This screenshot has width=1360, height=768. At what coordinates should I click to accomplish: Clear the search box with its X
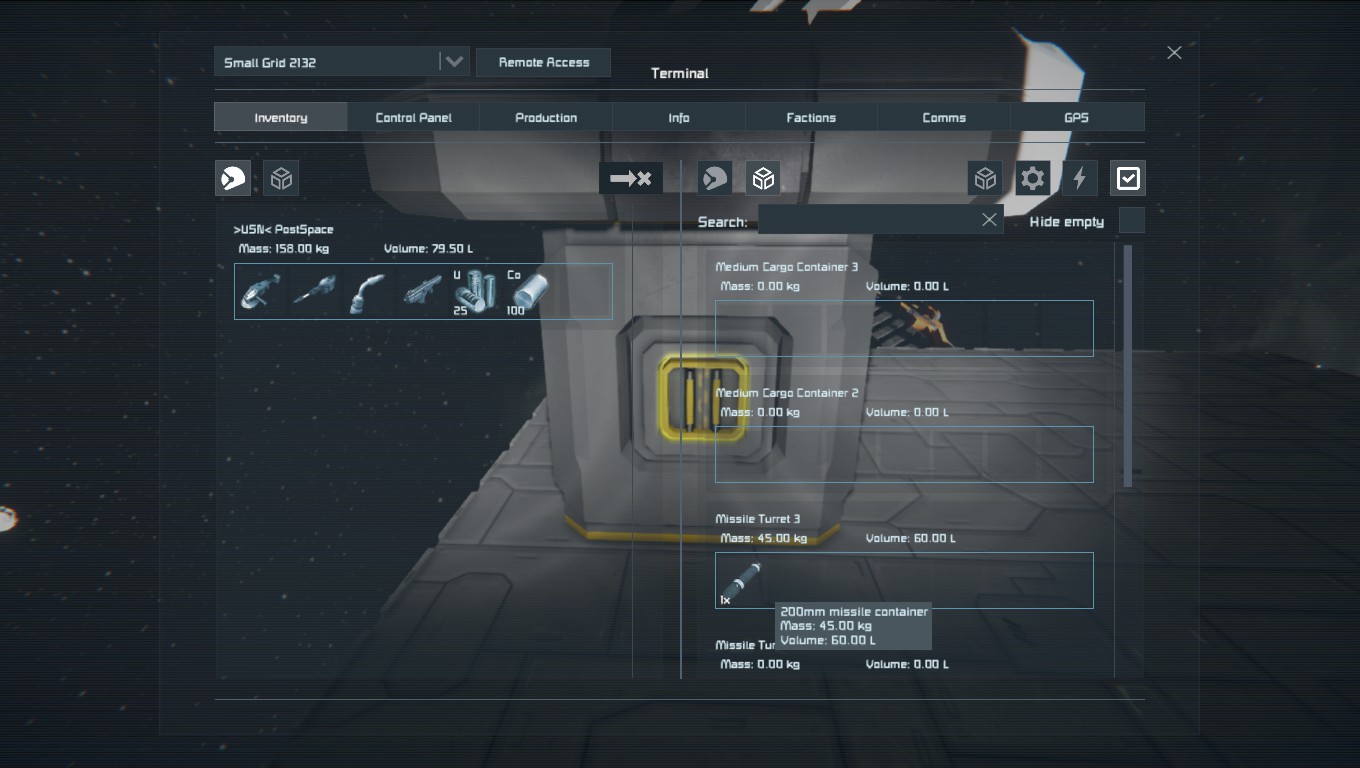(x=989, y=220)
